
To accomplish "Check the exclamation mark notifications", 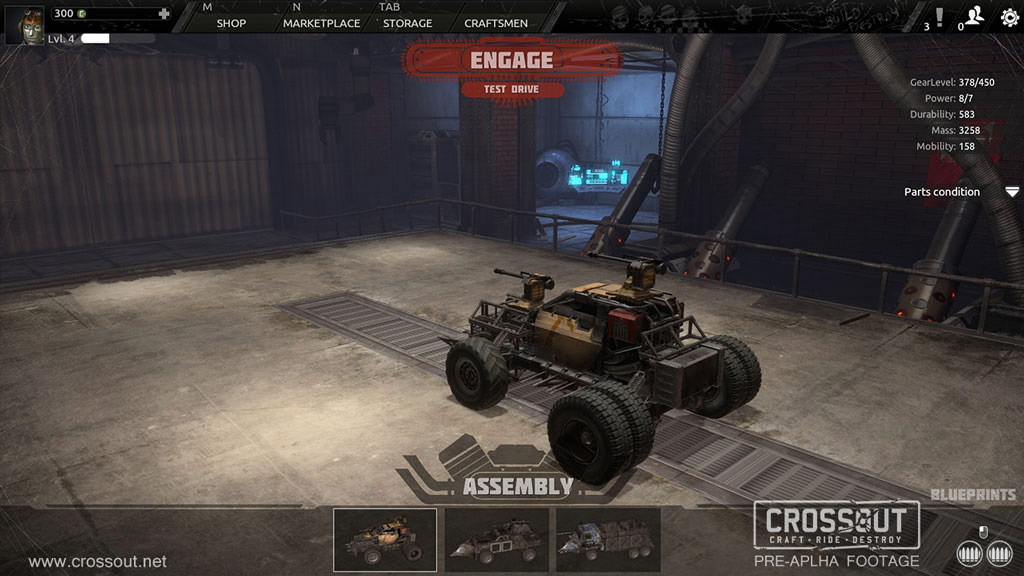I will [938, 16].
